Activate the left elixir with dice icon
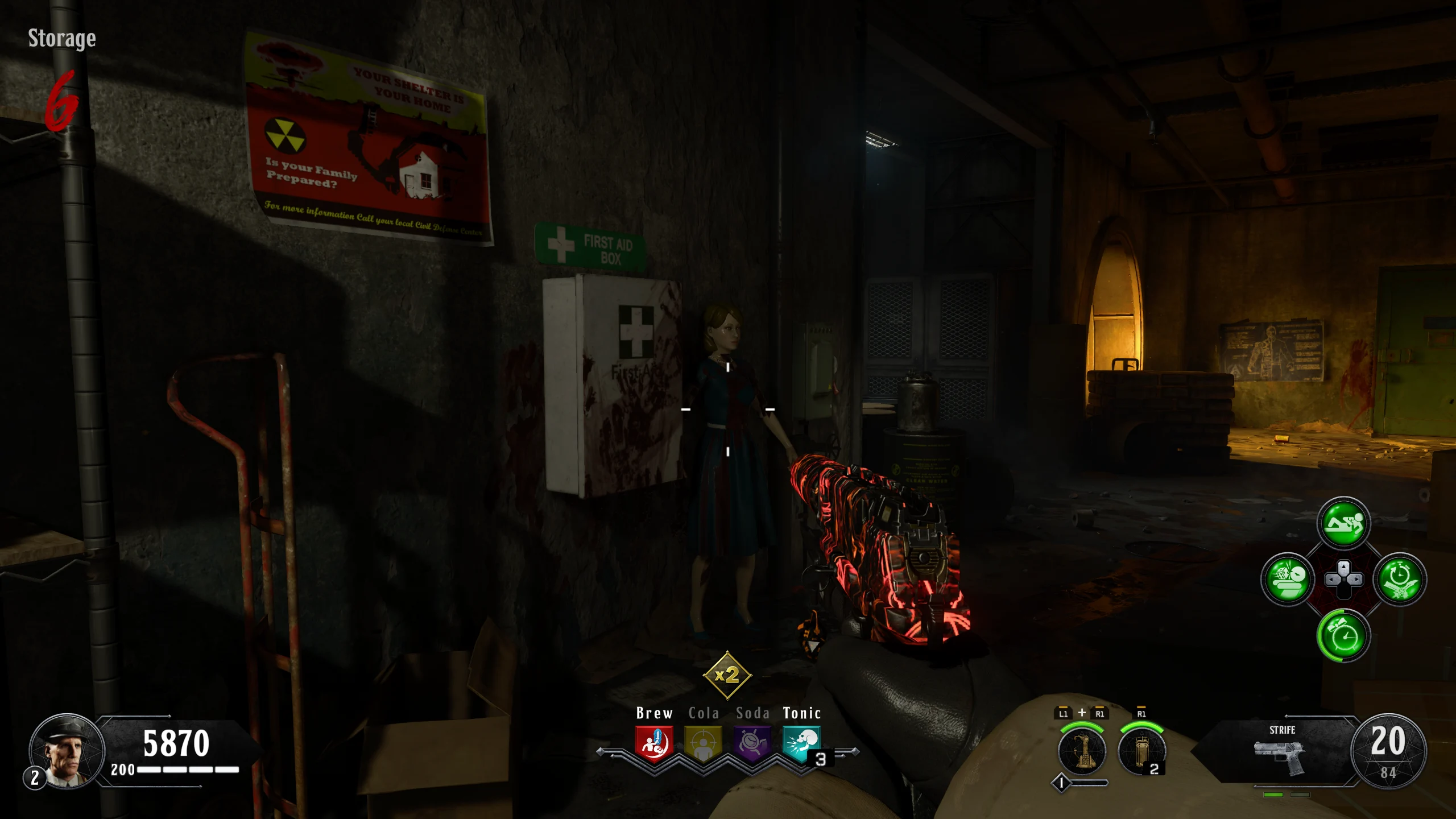 click(x=1288, y=579)
